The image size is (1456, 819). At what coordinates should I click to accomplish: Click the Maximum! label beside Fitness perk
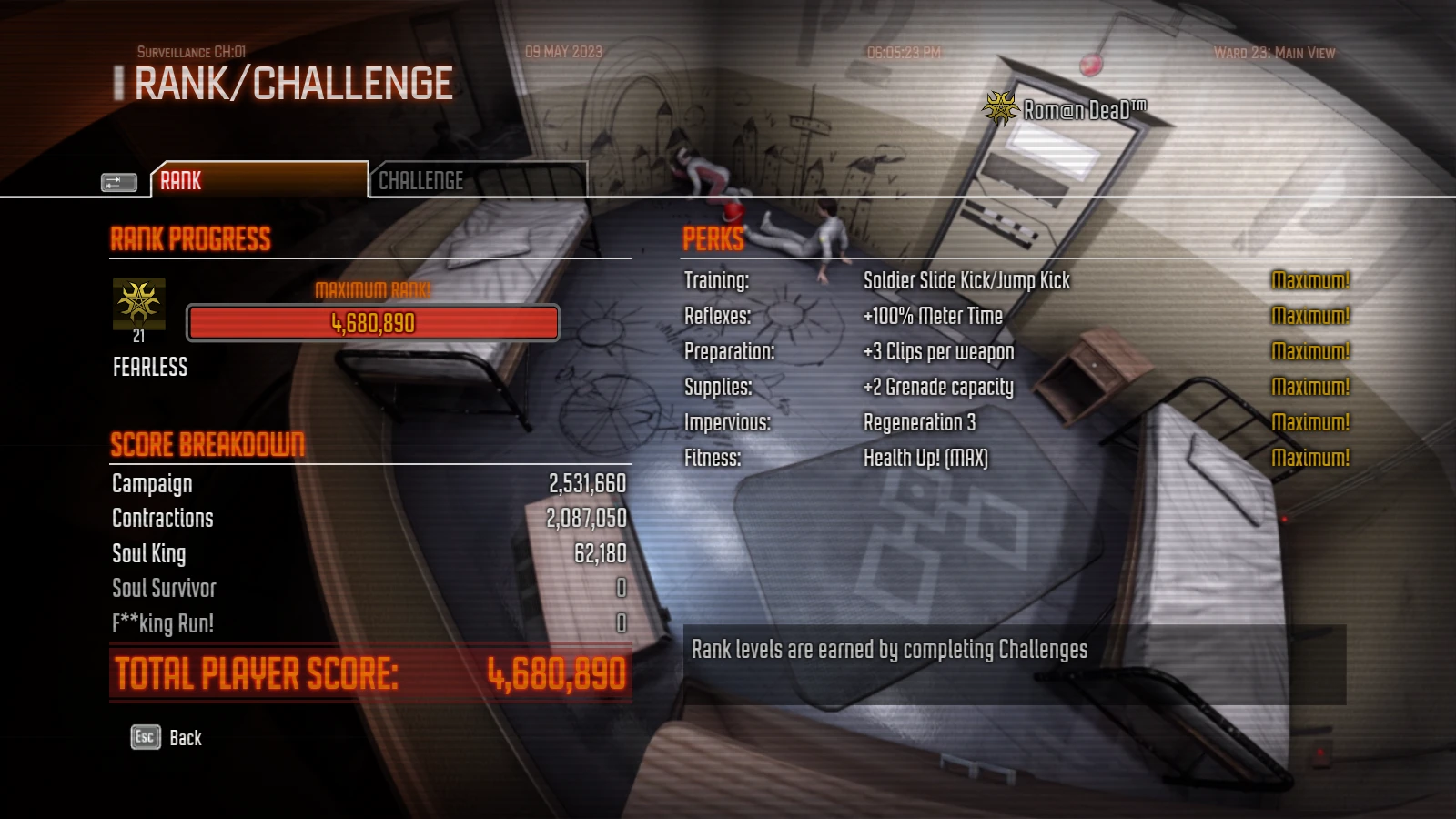(x=1311, y=459)
